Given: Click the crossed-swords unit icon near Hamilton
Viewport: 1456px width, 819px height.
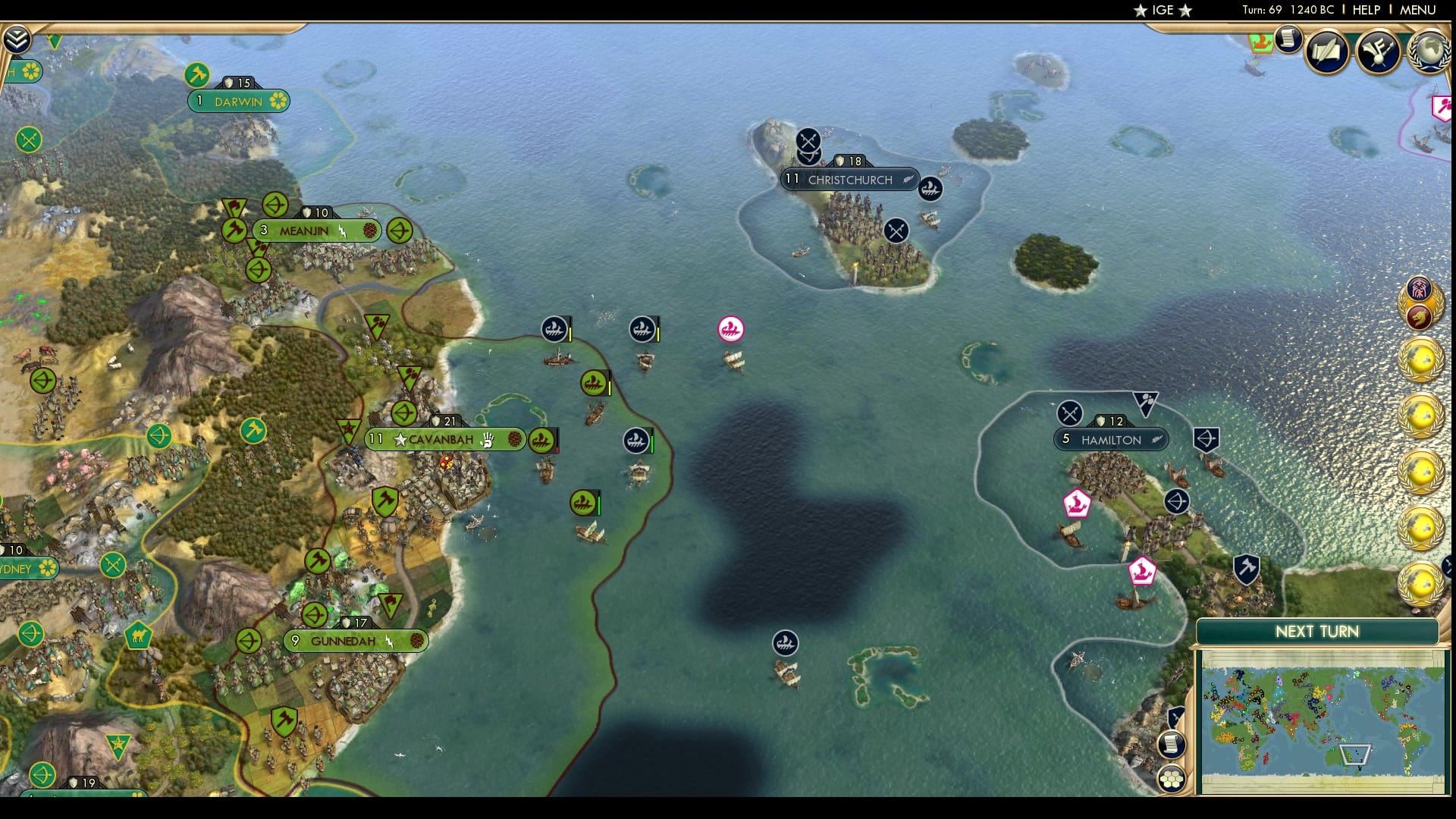Looking at the screenshot, I should [1072, 413].
